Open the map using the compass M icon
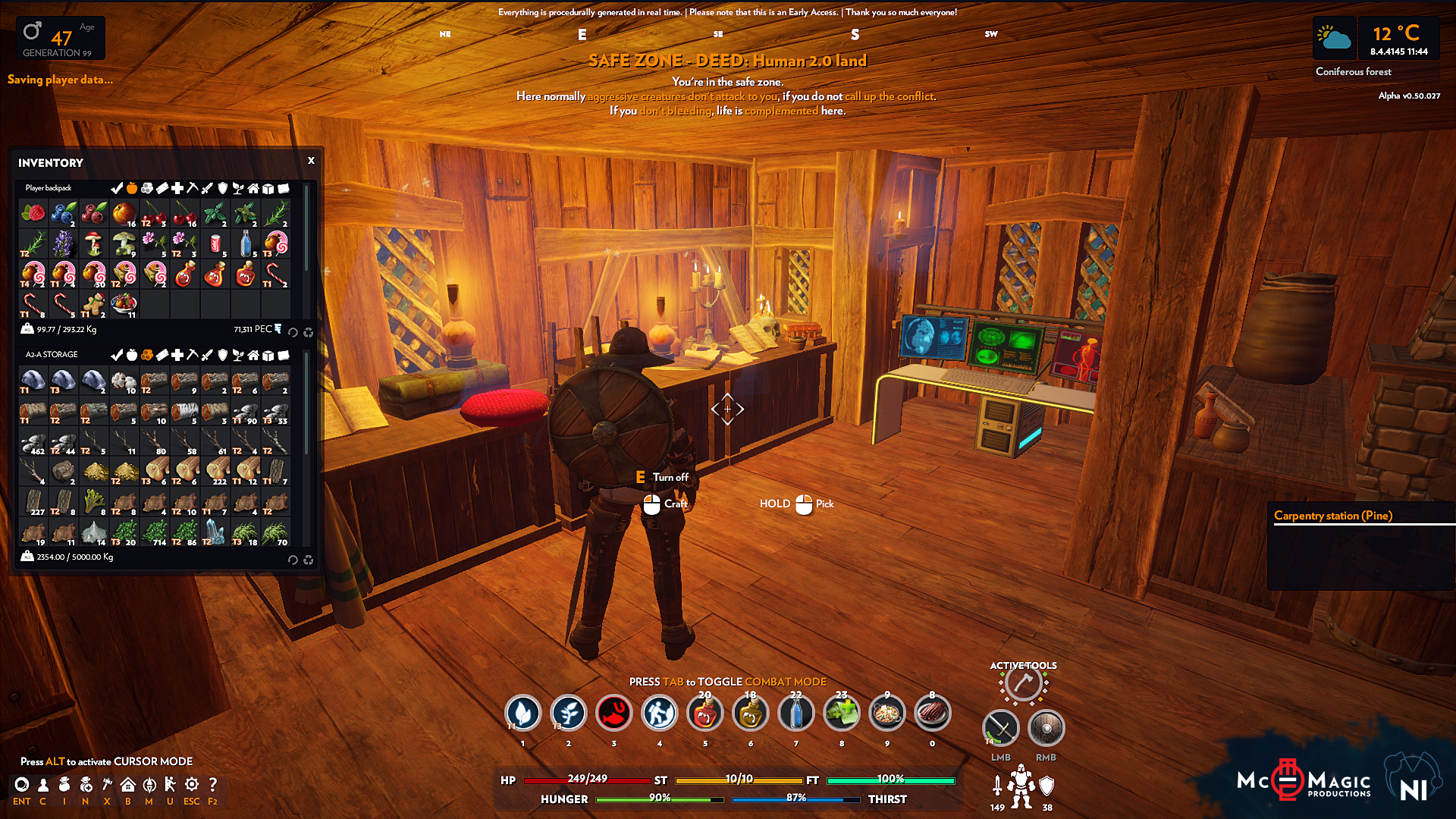 click(x=149, y=784)
